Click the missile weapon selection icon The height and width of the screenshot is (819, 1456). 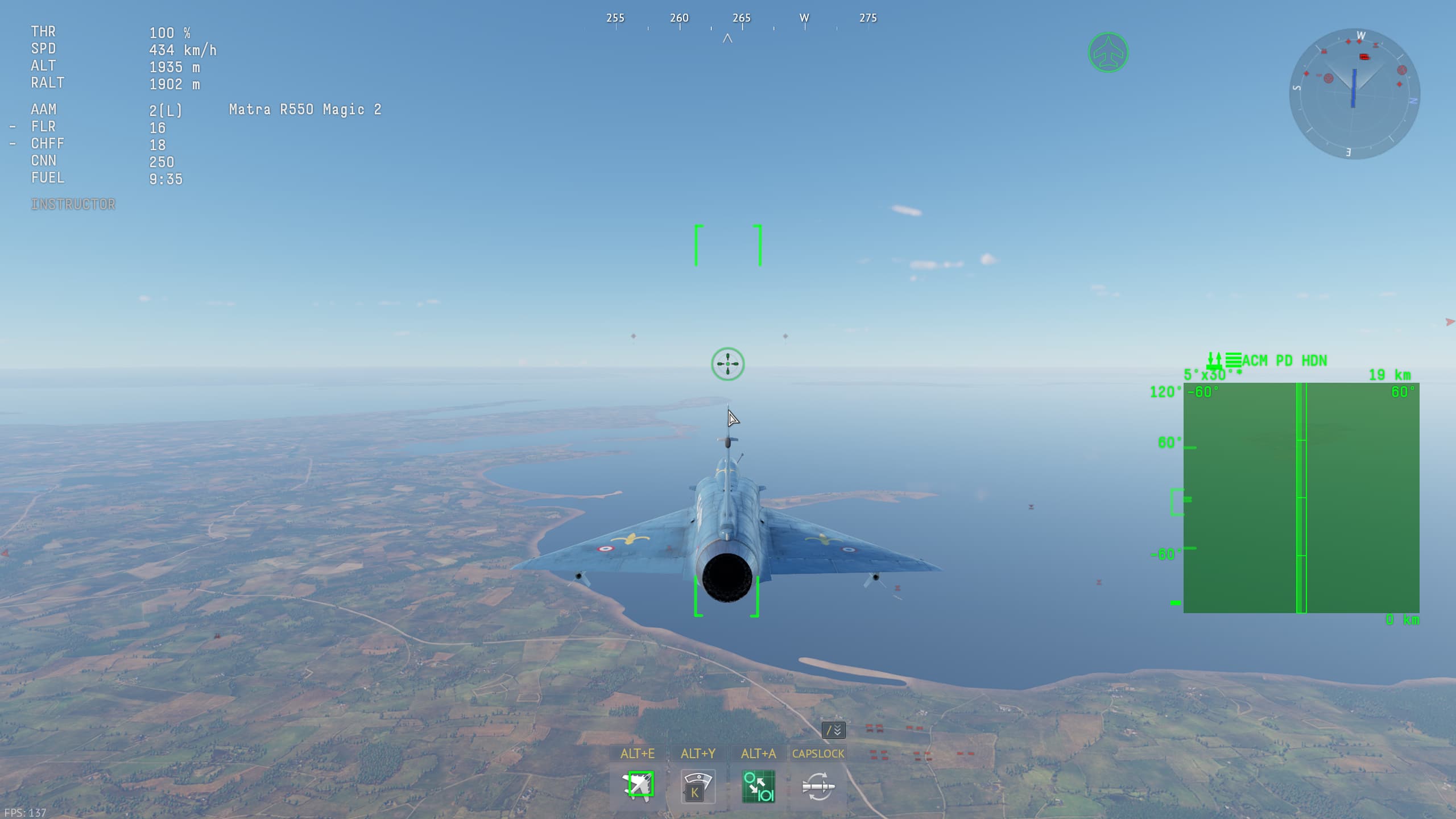click(x=817, y=787)
